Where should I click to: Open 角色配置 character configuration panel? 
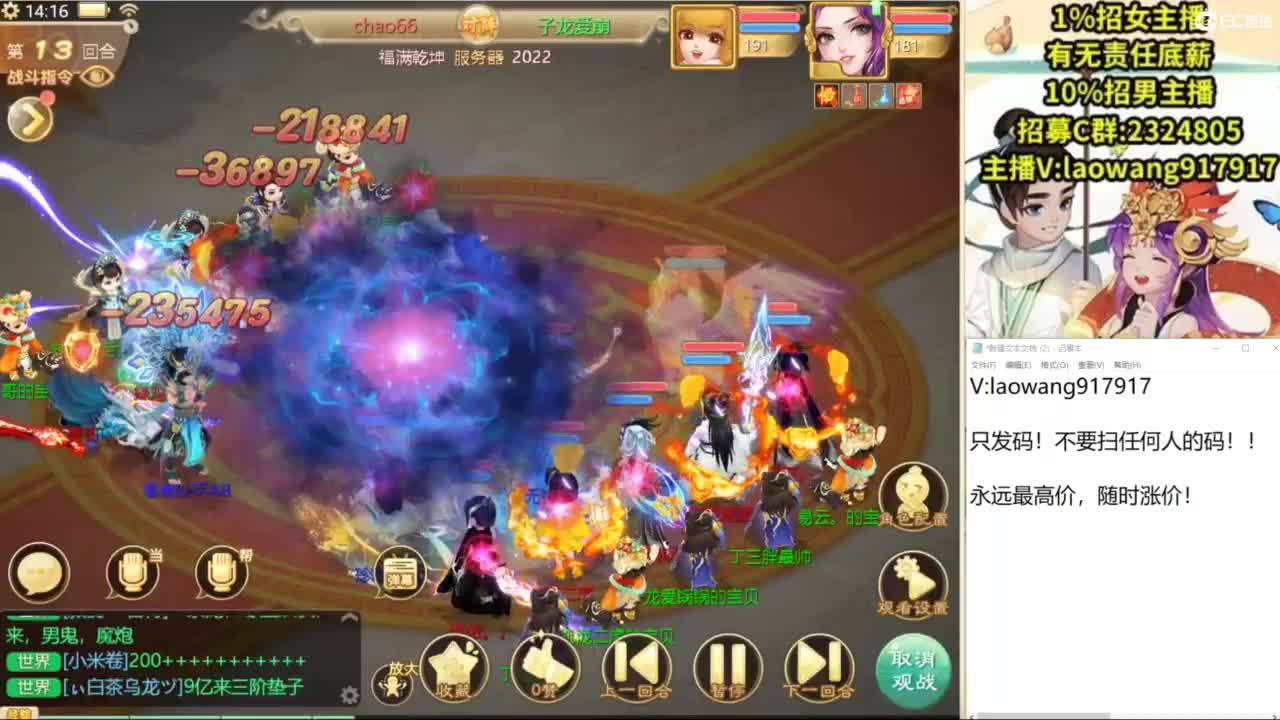[x=913, y=495]
